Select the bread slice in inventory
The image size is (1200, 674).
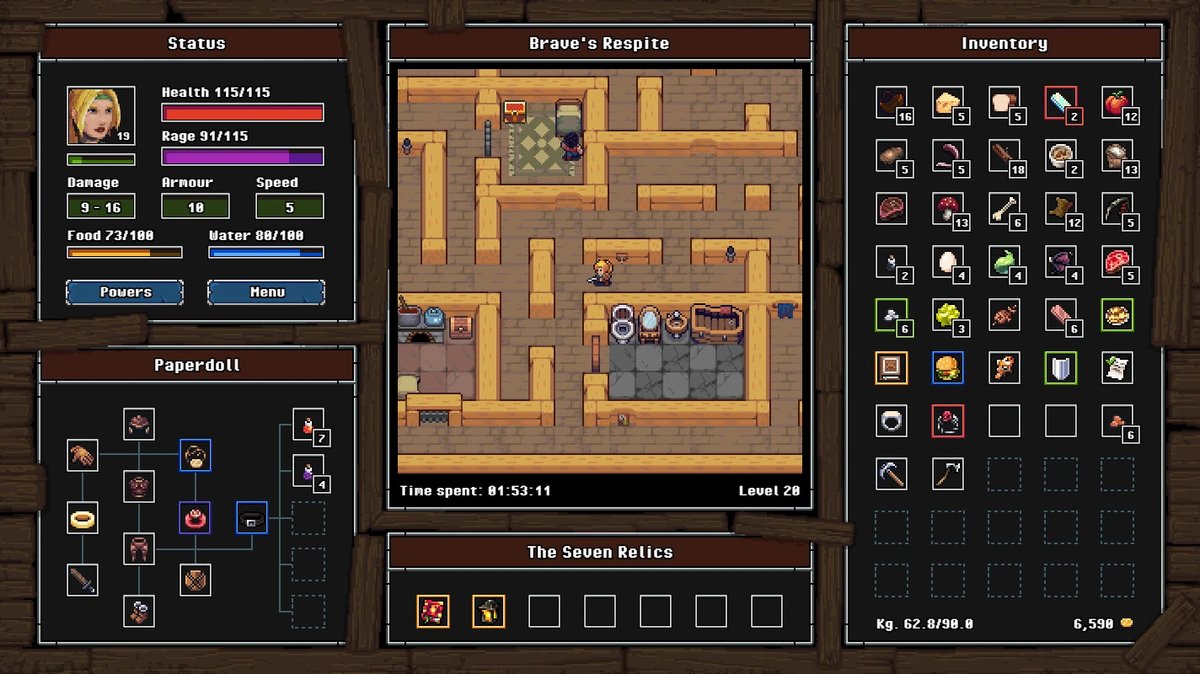pyautogui.click(x=1003, y=102)
